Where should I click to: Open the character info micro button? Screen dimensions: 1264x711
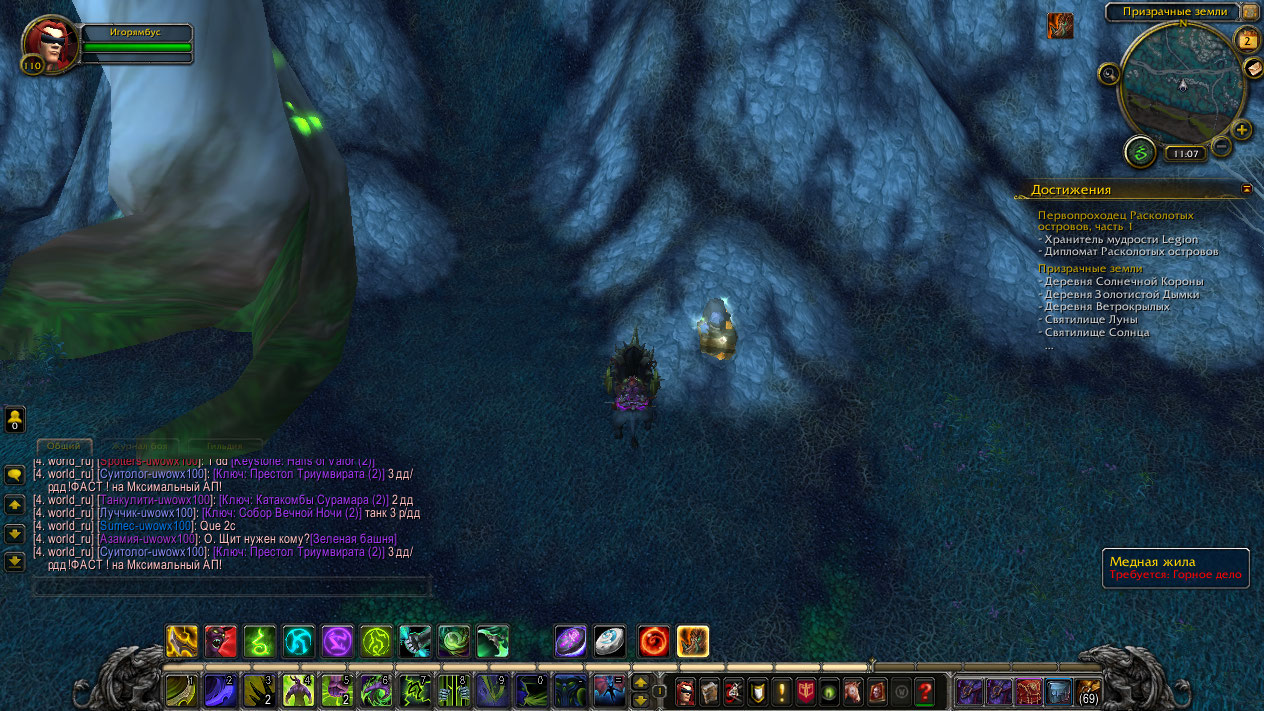(x=686, y=691)
